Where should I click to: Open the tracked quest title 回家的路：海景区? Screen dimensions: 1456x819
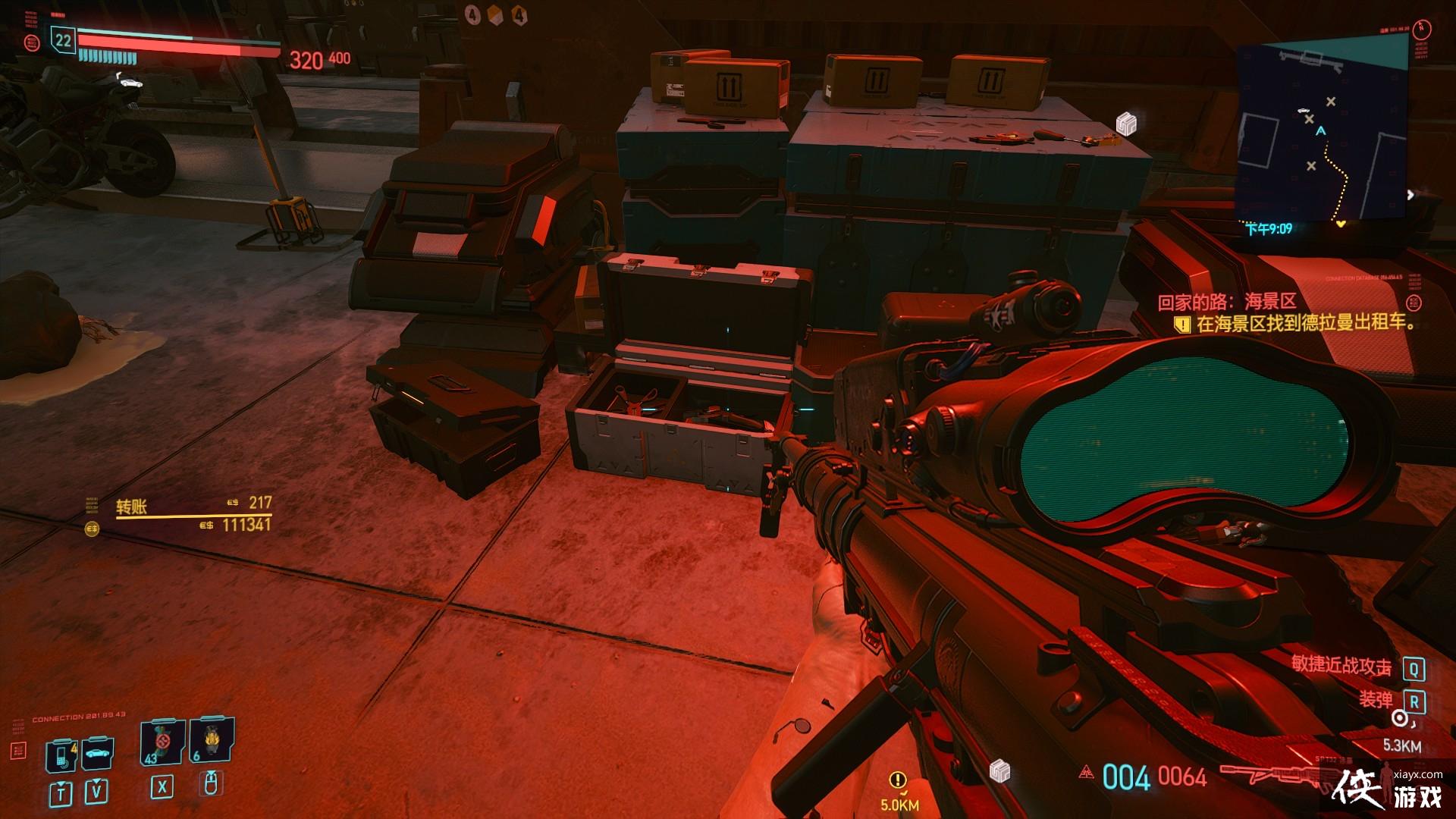[1226, 302]
